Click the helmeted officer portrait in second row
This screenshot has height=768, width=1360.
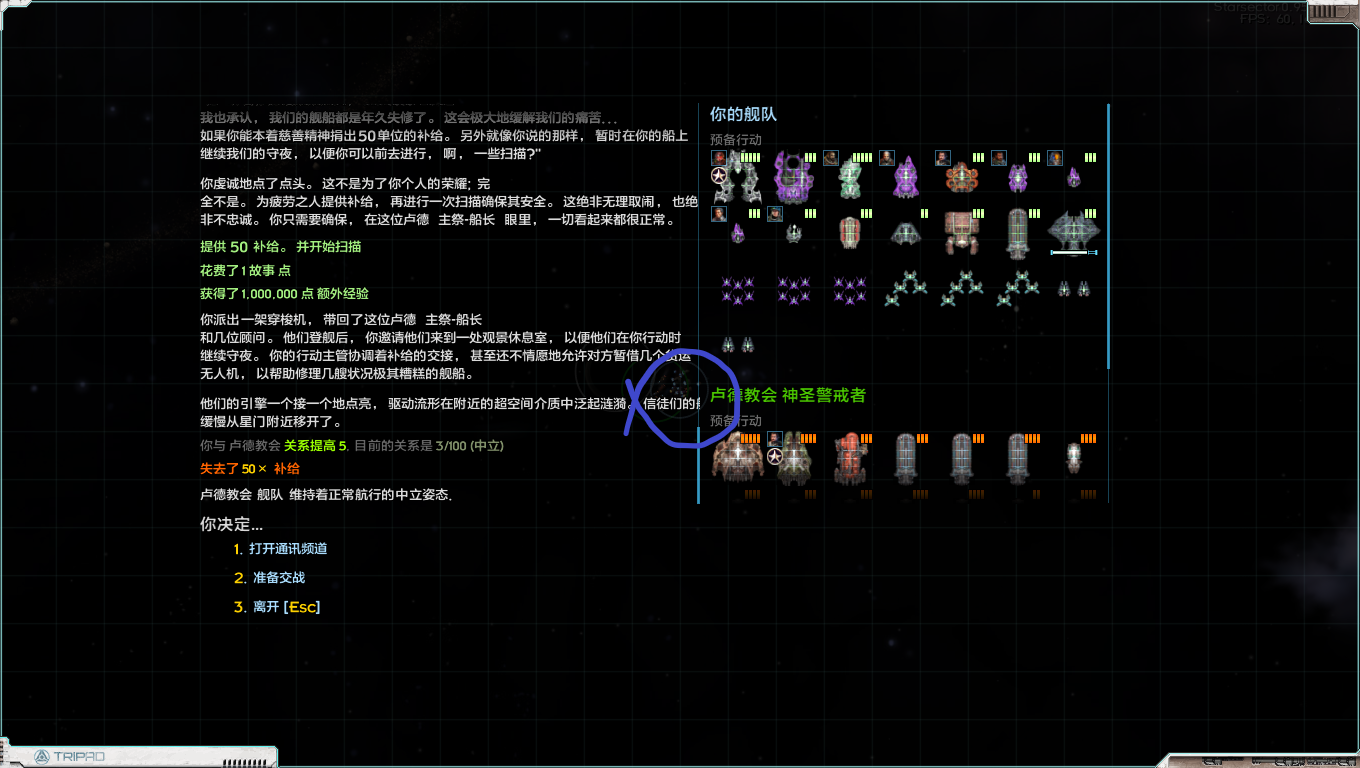pos(774,213)
